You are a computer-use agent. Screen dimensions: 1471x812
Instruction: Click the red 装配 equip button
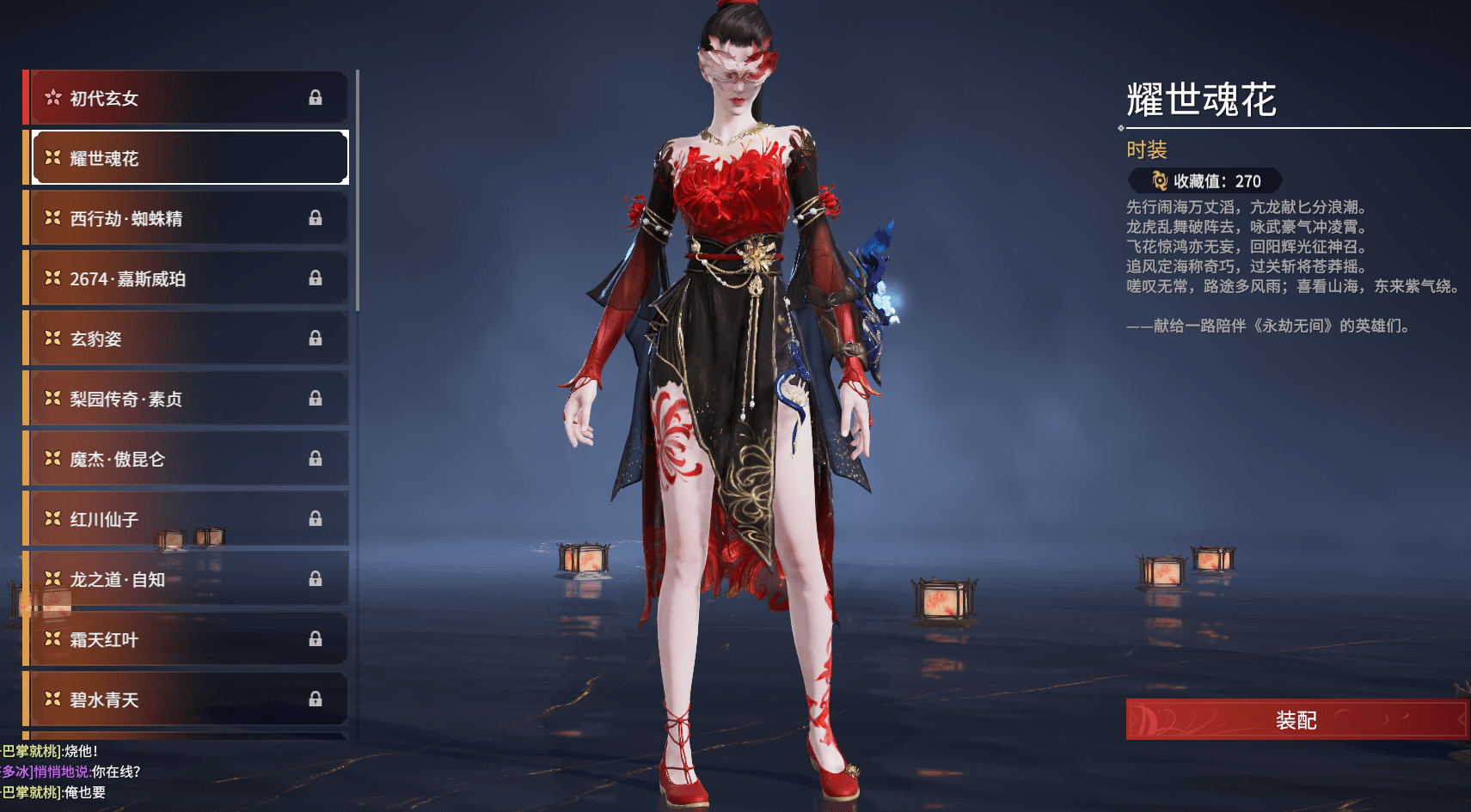pyautogui.click(x=1296, y=720)
